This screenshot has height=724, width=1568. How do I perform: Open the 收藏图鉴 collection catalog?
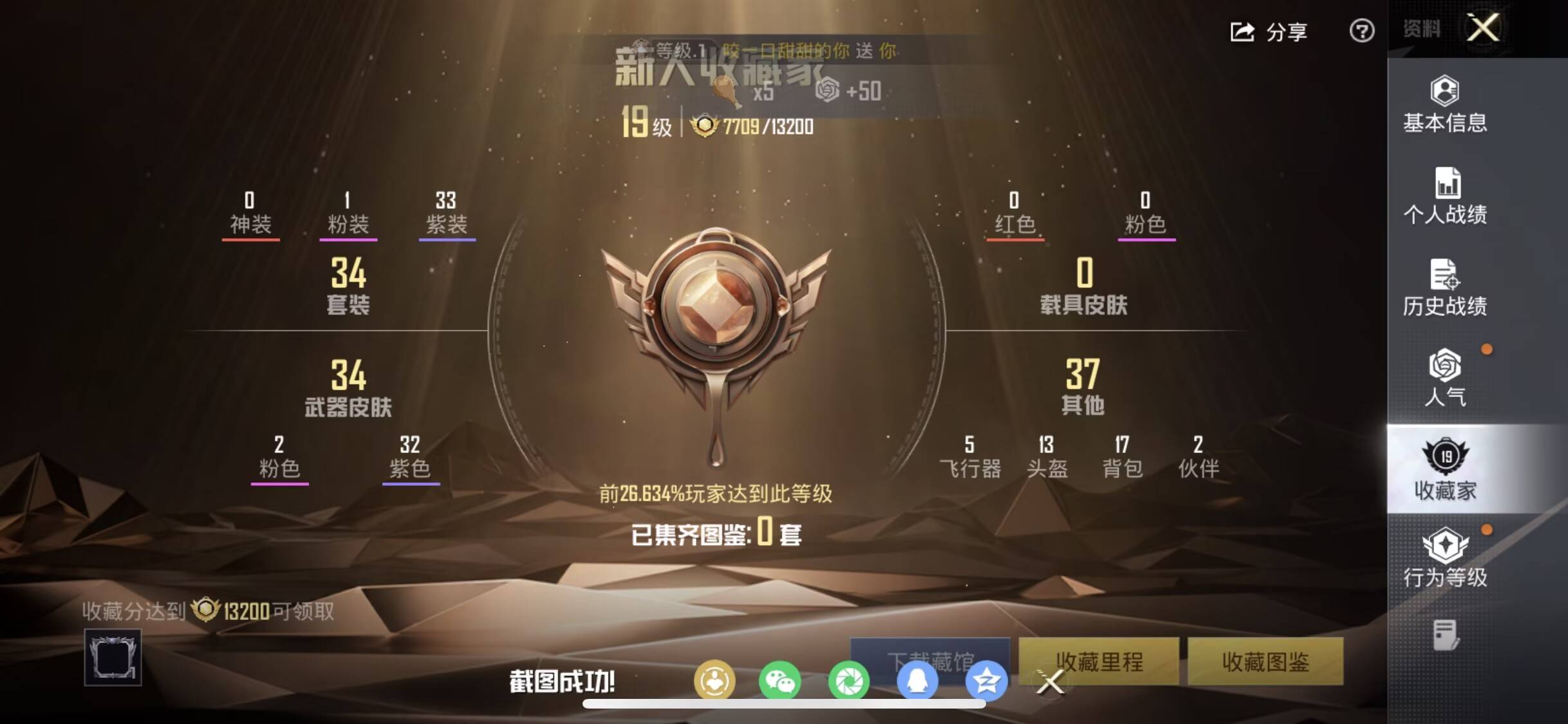(x=1264, y=662)
